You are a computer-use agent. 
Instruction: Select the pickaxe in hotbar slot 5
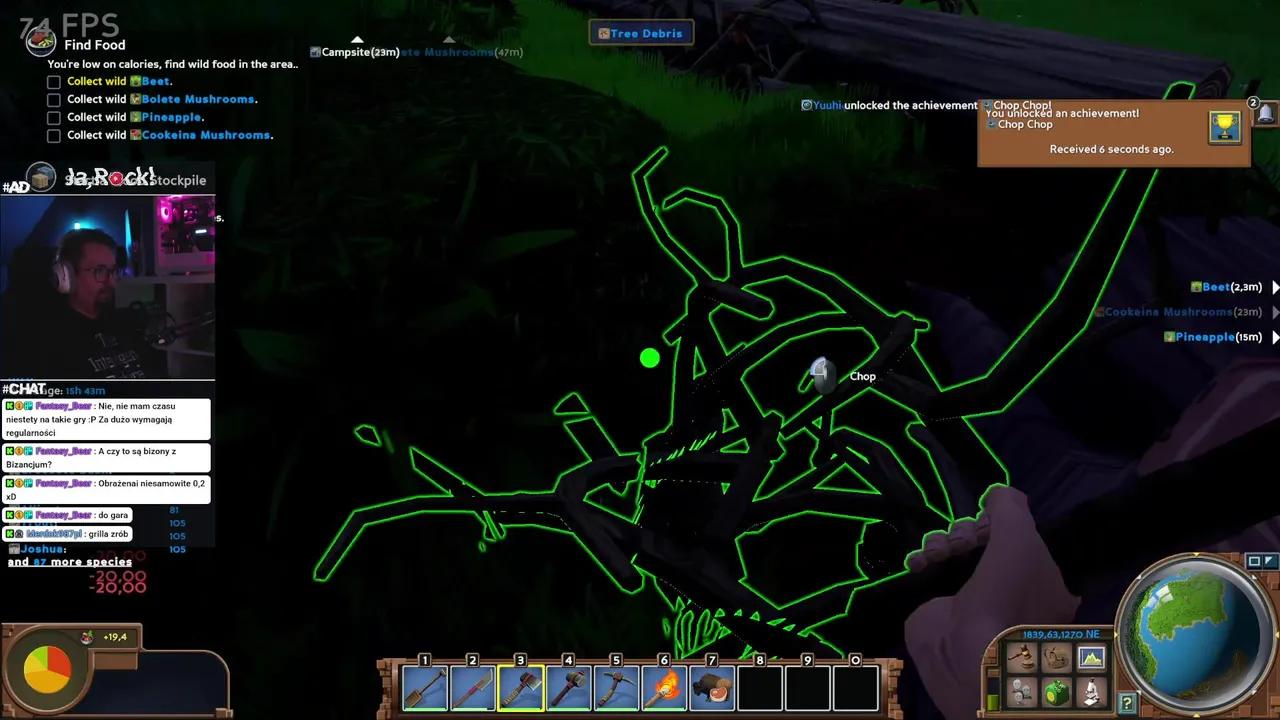(x=617, y=687)
